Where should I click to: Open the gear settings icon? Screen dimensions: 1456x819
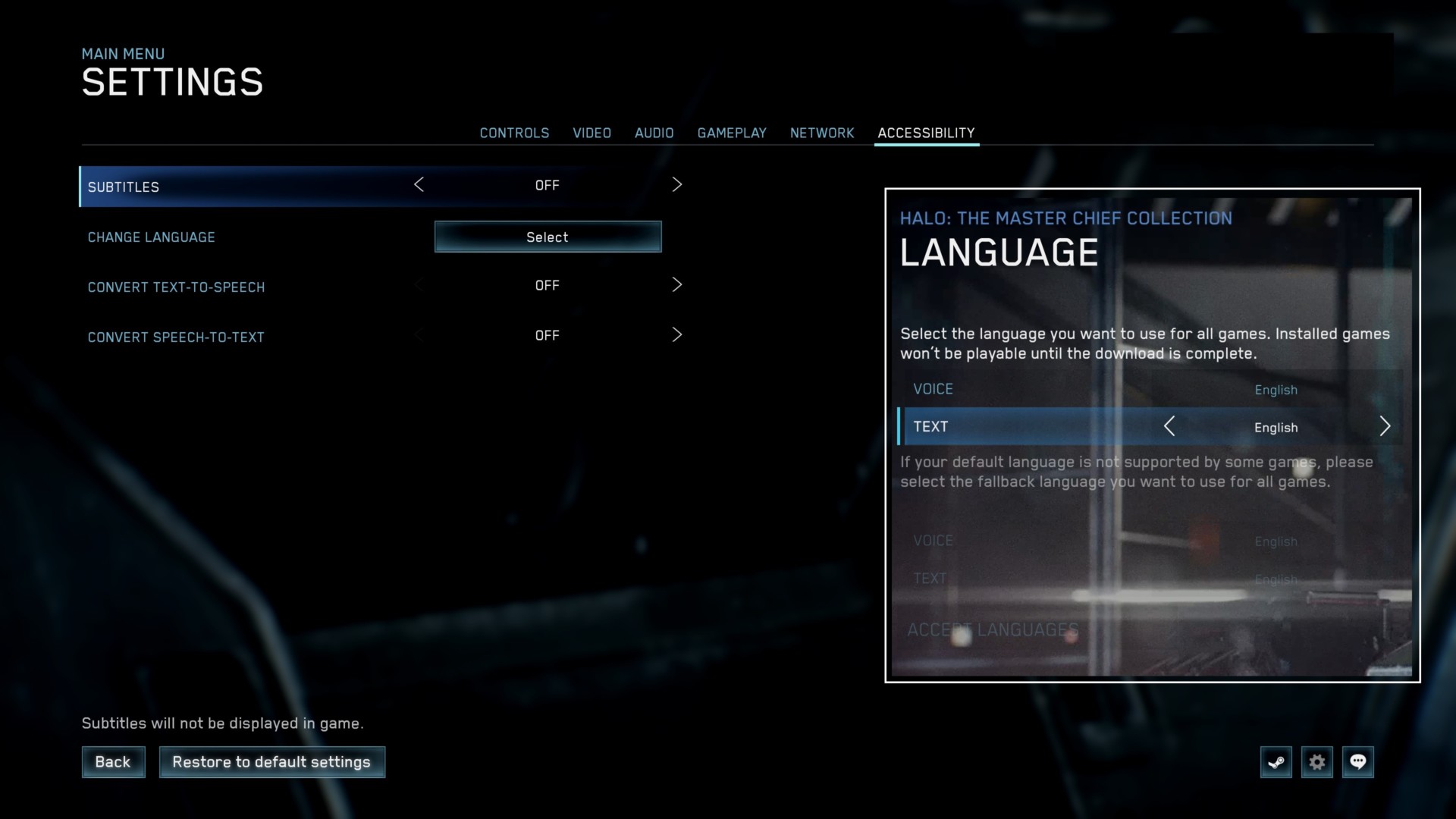tap(1317, 762)
